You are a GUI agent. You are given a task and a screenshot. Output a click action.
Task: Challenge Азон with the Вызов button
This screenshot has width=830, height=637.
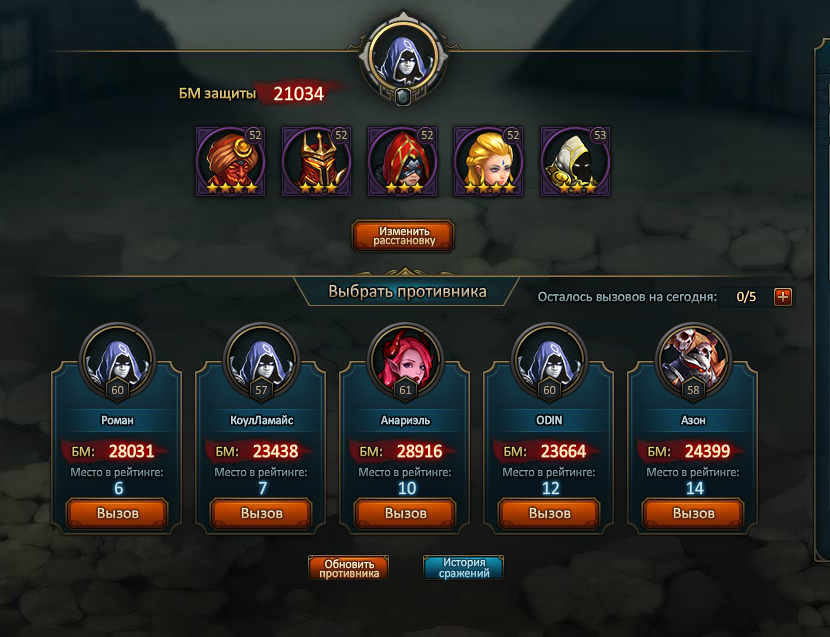693,513
